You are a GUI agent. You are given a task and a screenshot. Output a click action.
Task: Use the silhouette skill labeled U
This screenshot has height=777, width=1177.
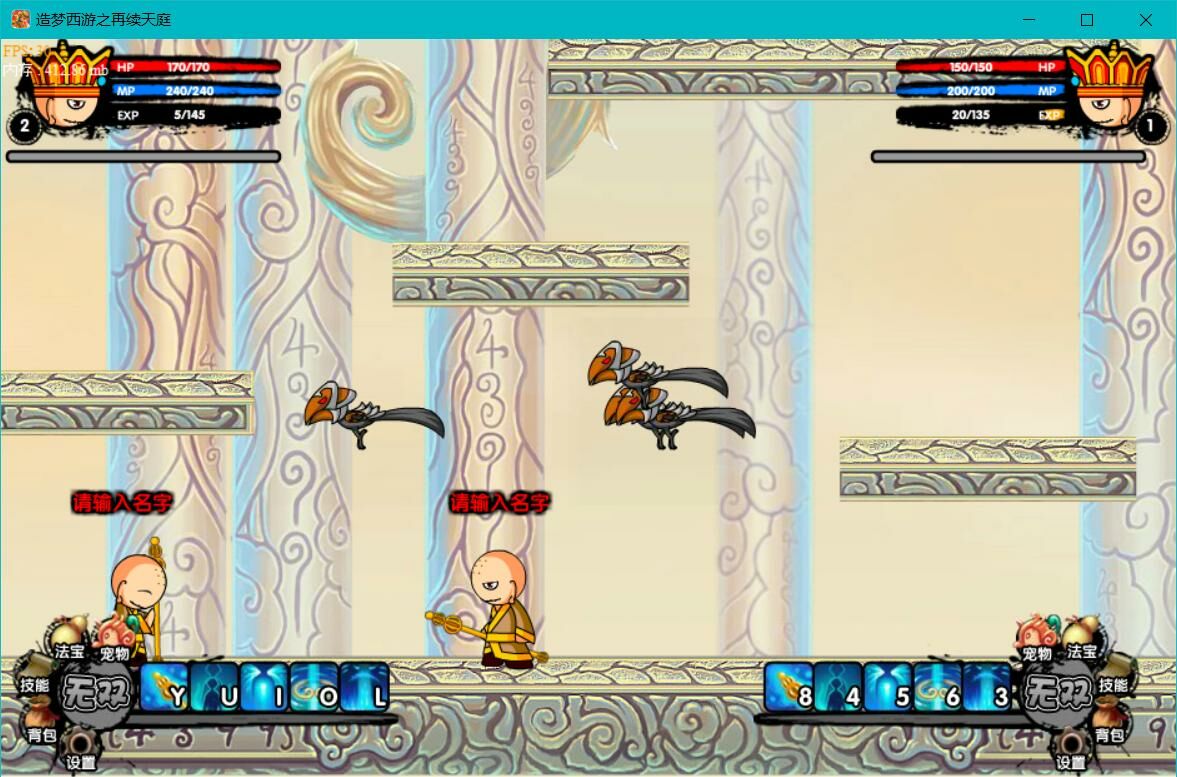pyautogui.click(x=215, y=688)
